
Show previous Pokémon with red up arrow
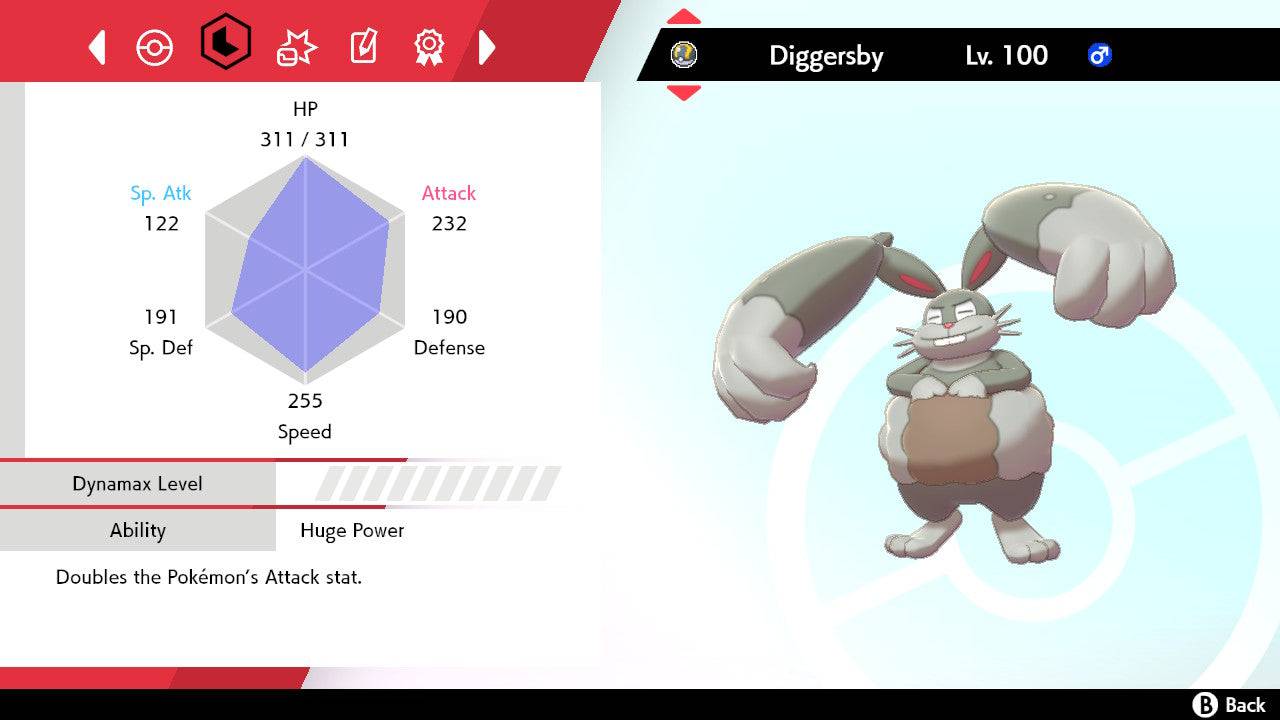point(684,16)
